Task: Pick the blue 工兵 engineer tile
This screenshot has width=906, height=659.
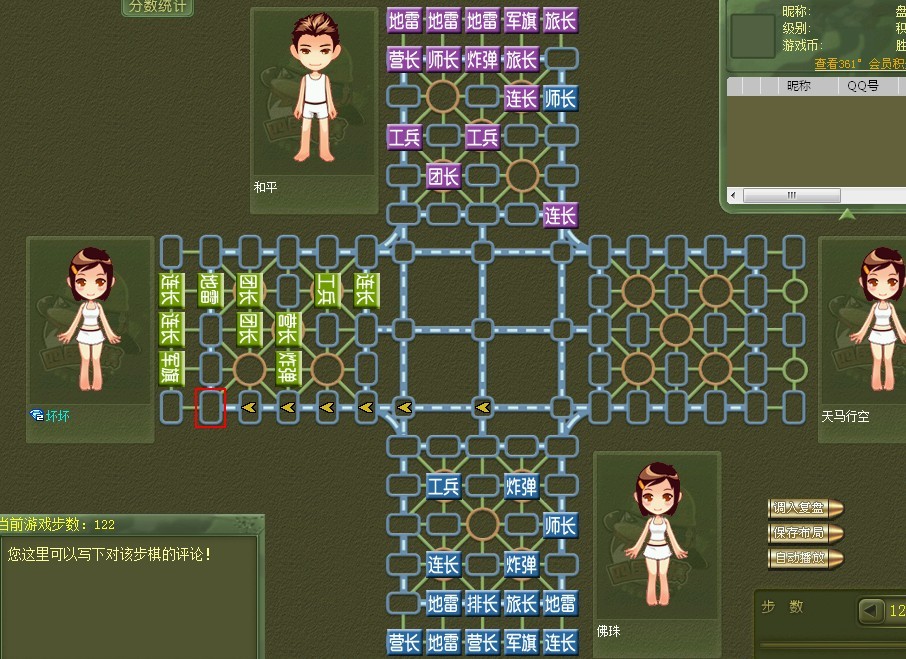Action: [x=443, y=487]
